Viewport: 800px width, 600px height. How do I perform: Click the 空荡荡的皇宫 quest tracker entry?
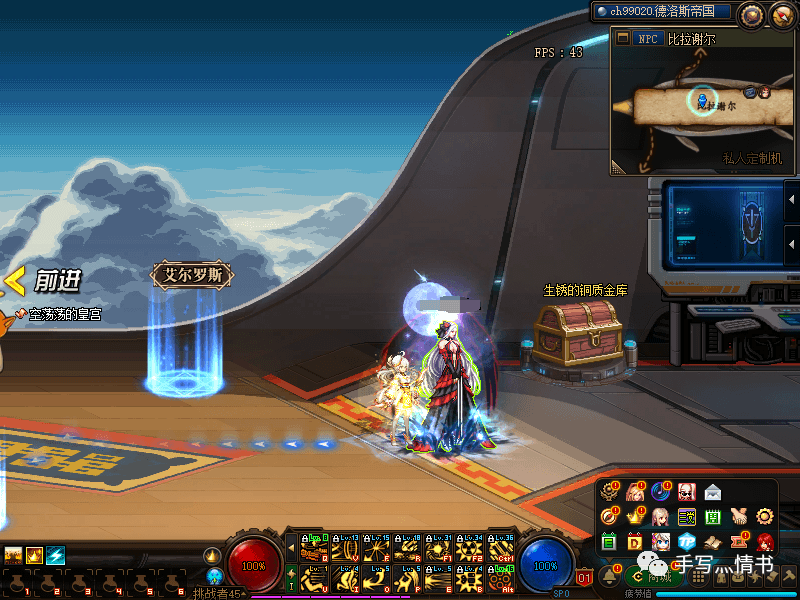click(x=58, y=314)
